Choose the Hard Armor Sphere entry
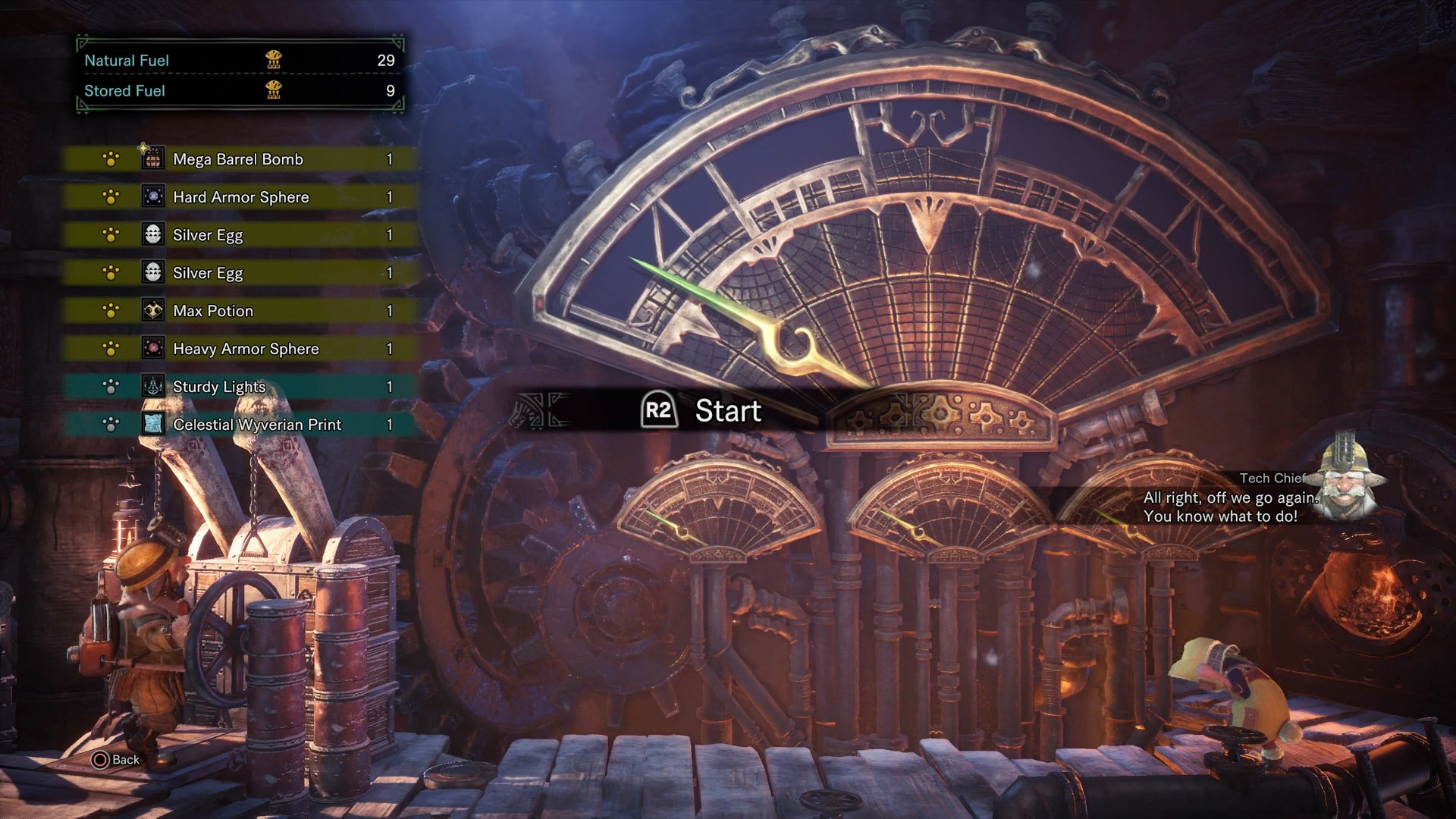The image size is (1456, 819). (240, 197)
